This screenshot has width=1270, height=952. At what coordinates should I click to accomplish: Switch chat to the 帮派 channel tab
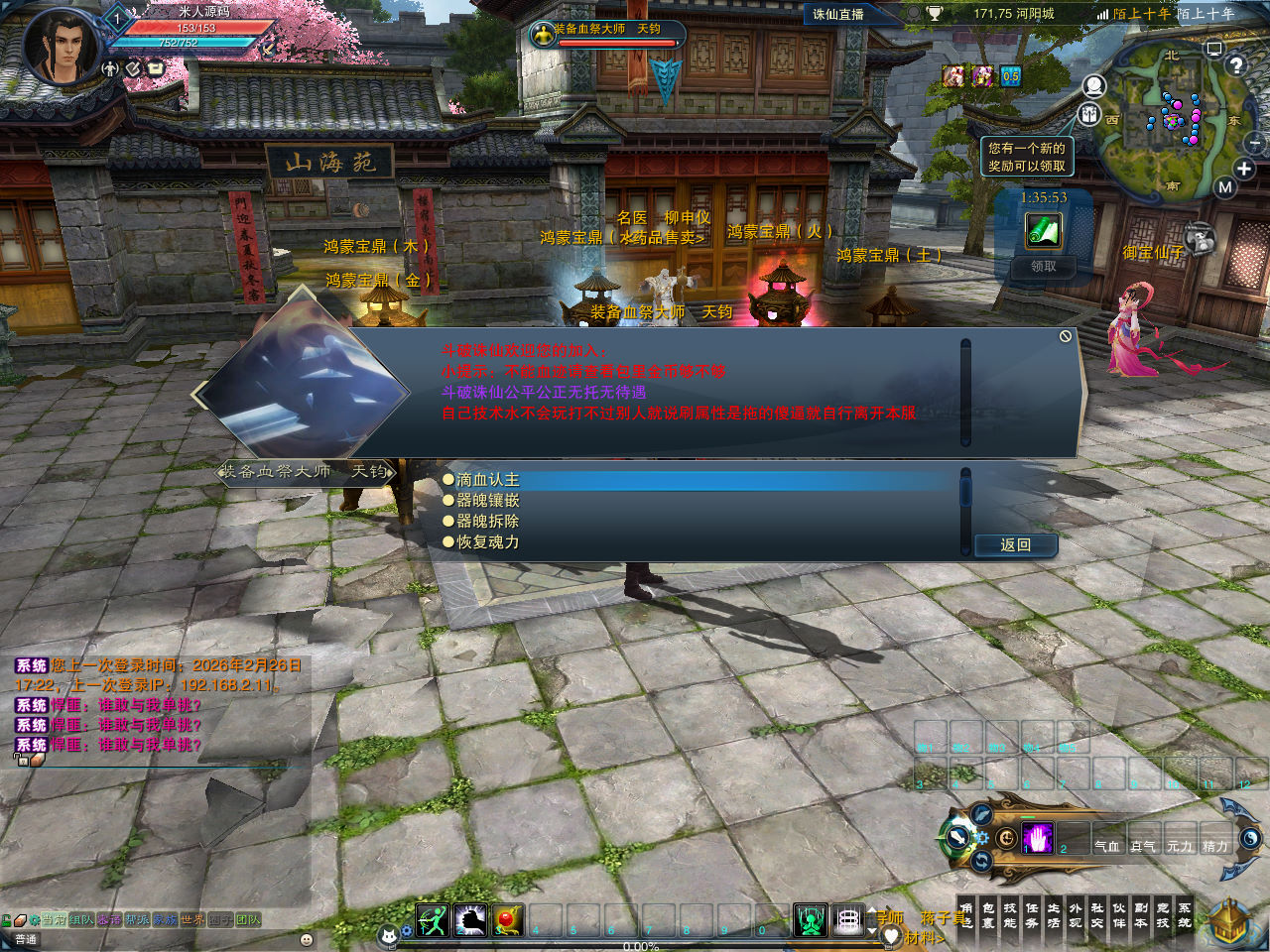(136, 920)
